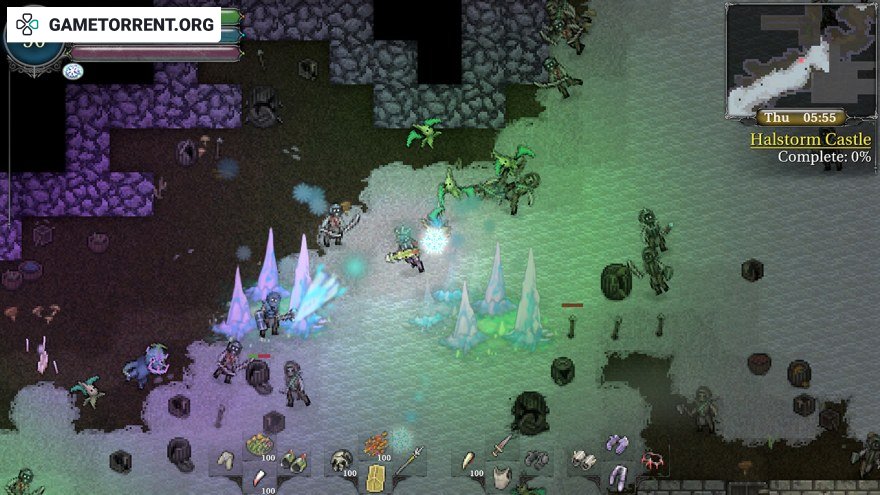Select the golden shield hotbar slot
Image resolution: width=880 pixels, height=495 pixels.
coord(376,477)
